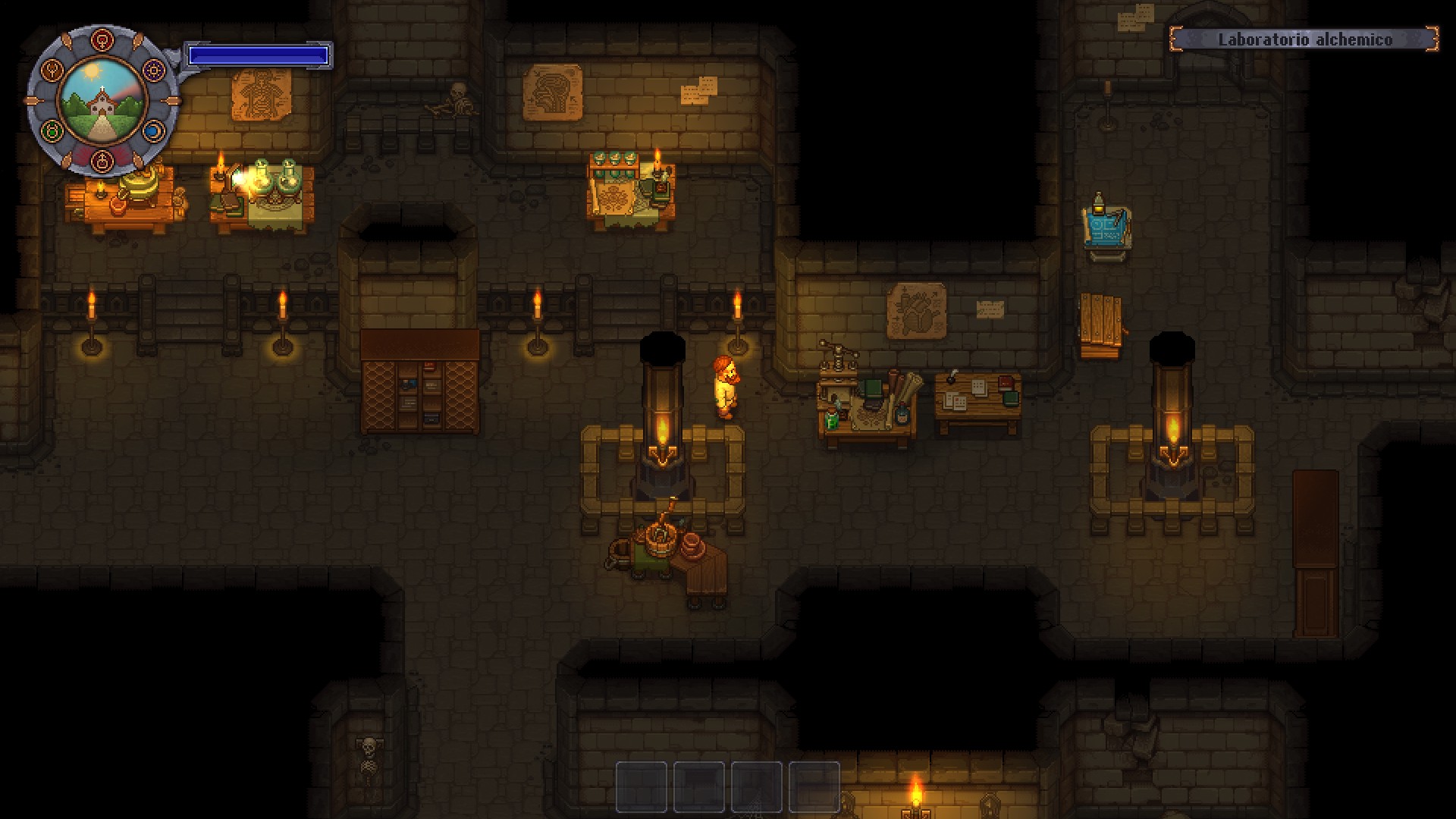1456x819 pixels.
Task: Click the green serpent emblem on the day clock
Action: coord(51,130)
